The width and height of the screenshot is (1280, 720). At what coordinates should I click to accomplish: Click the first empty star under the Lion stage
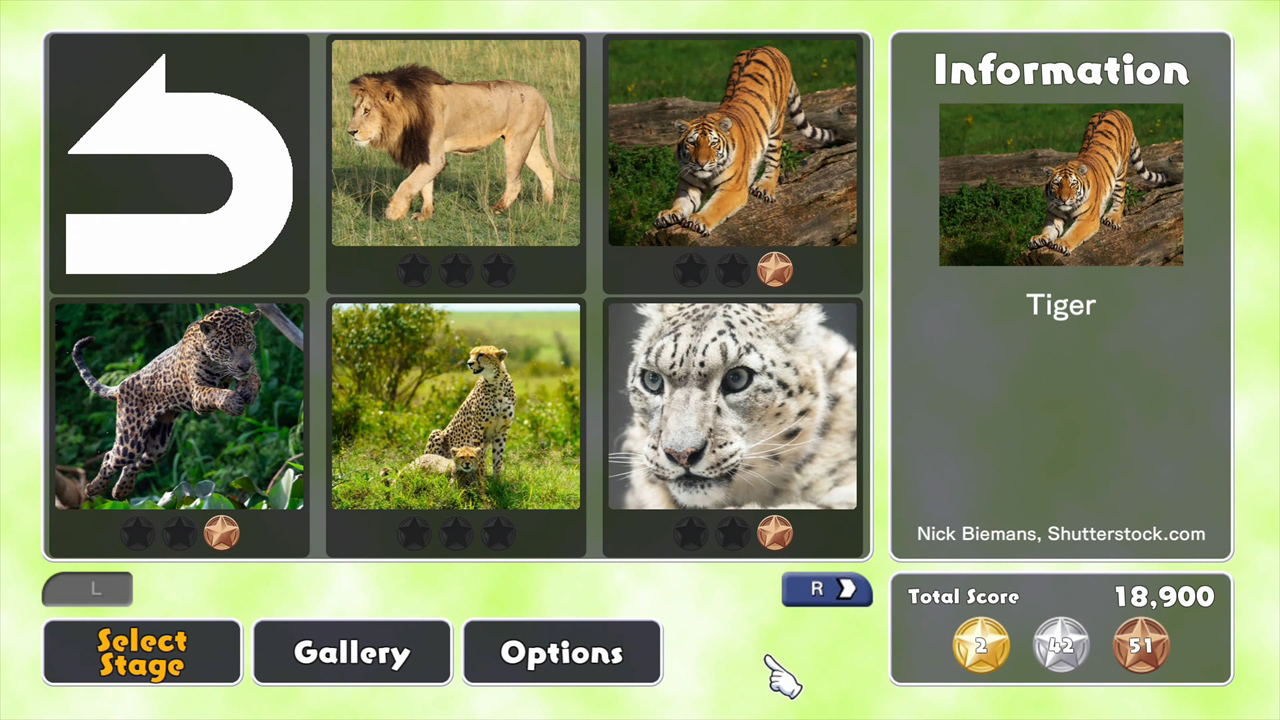pyautogui.click(x=414, y=268)
